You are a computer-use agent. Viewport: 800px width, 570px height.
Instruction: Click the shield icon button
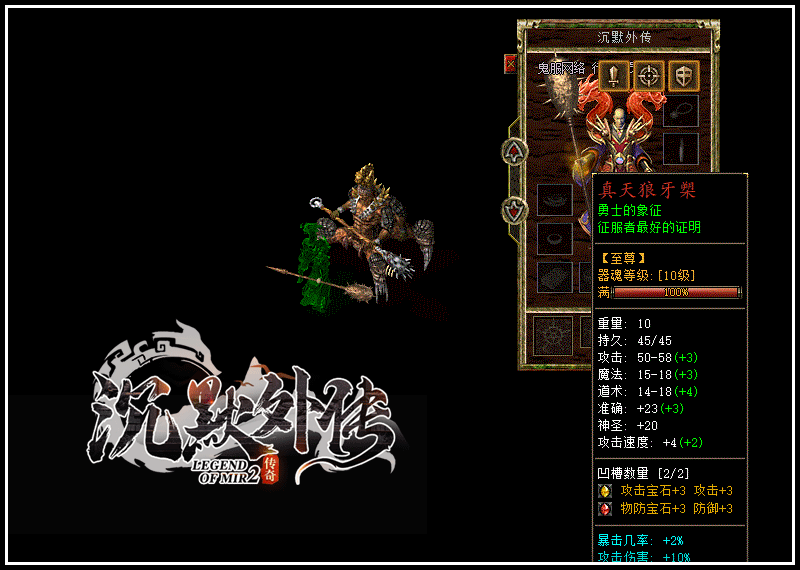click(x=684, y=76)
